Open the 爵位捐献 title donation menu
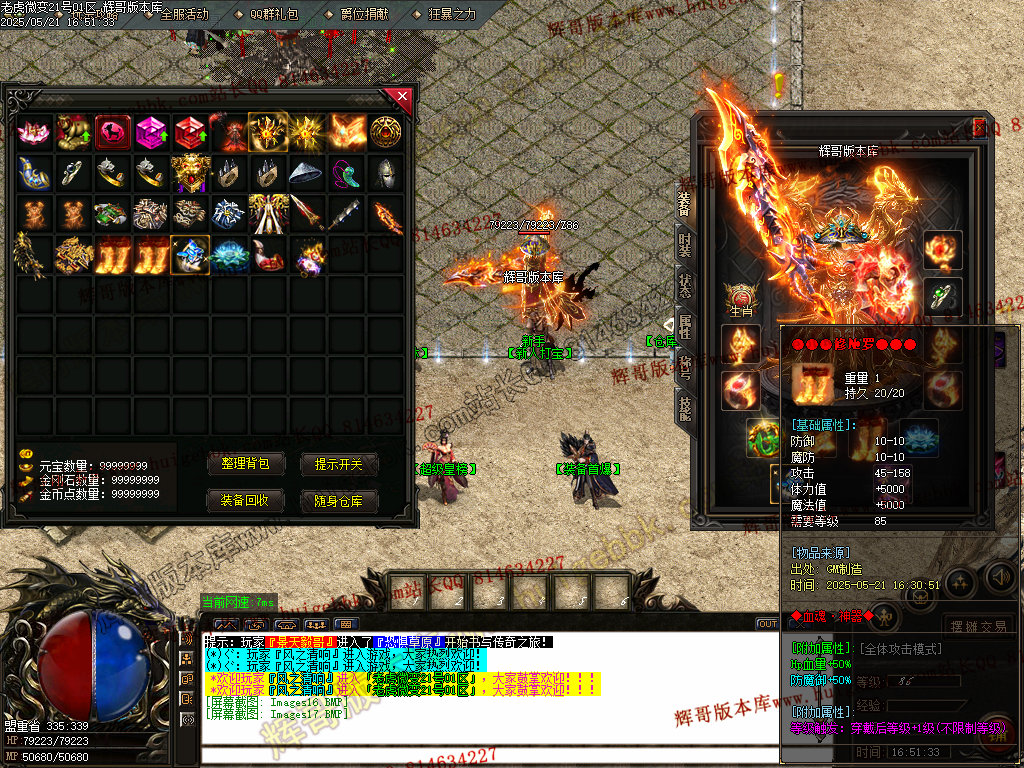This screenshot has width=1024, height=768. coord(364,15)
